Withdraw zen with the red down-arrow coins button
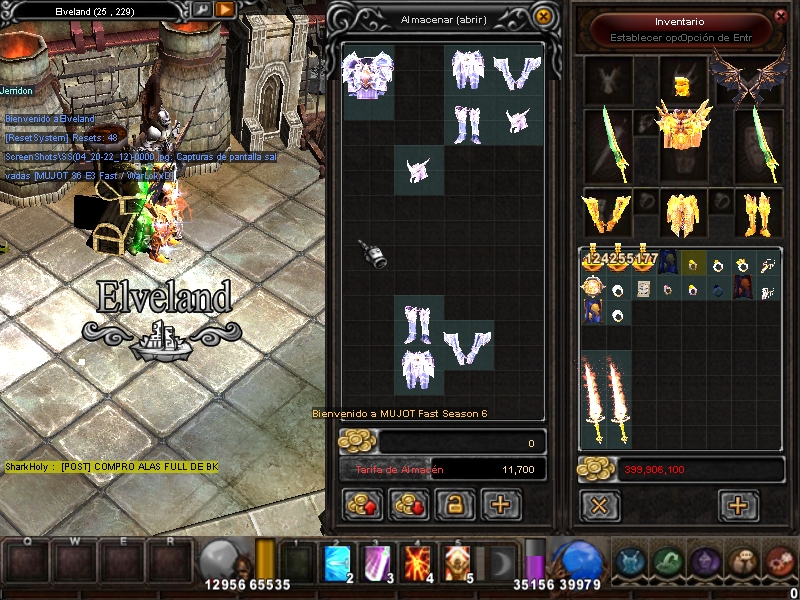 pyautogui.click(x=407, y=505)
